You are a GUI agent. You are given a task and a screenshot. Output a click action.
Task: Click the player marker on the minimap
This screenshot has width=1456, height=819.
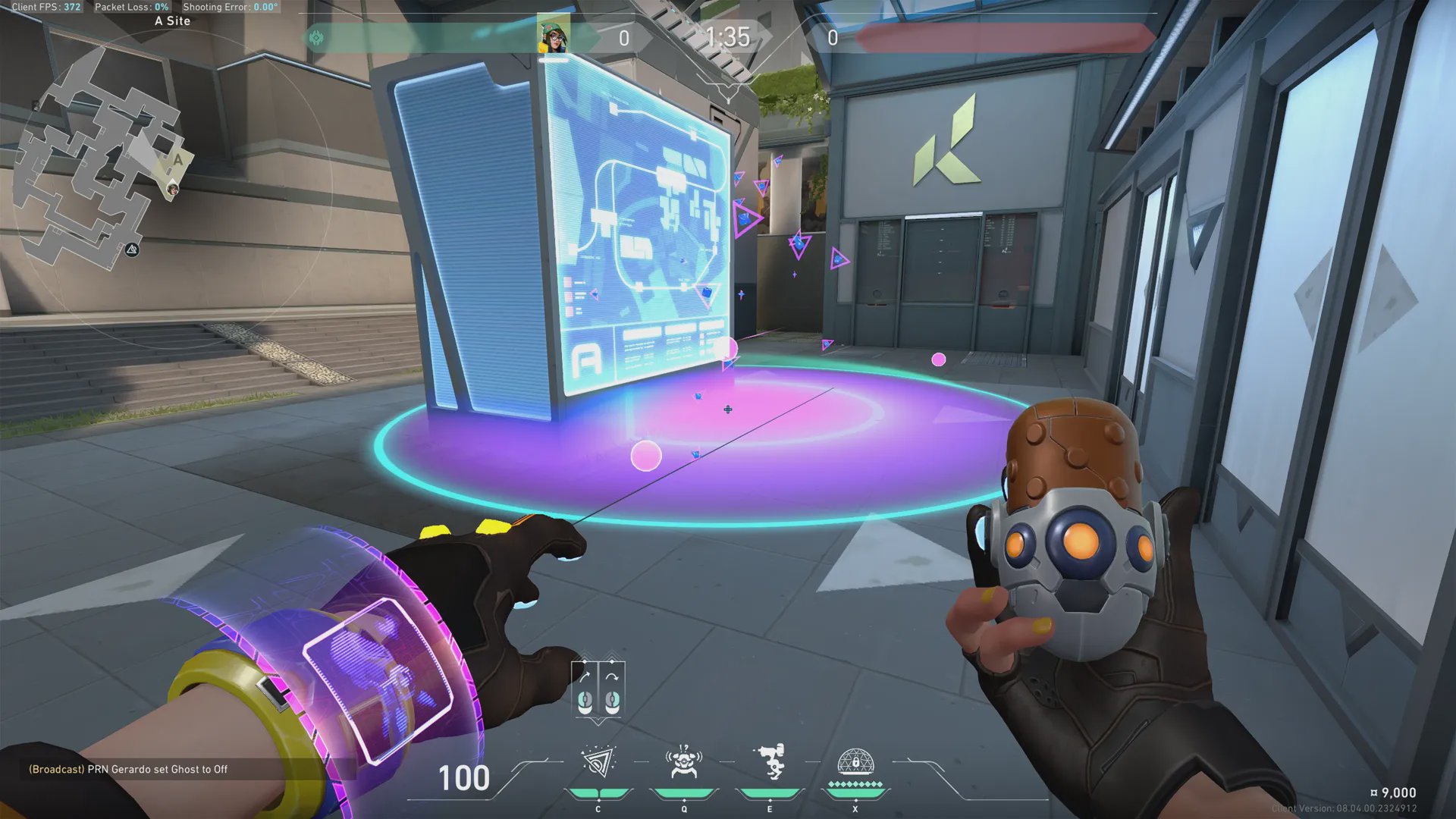pyautogui.click(x=173, y=189)
